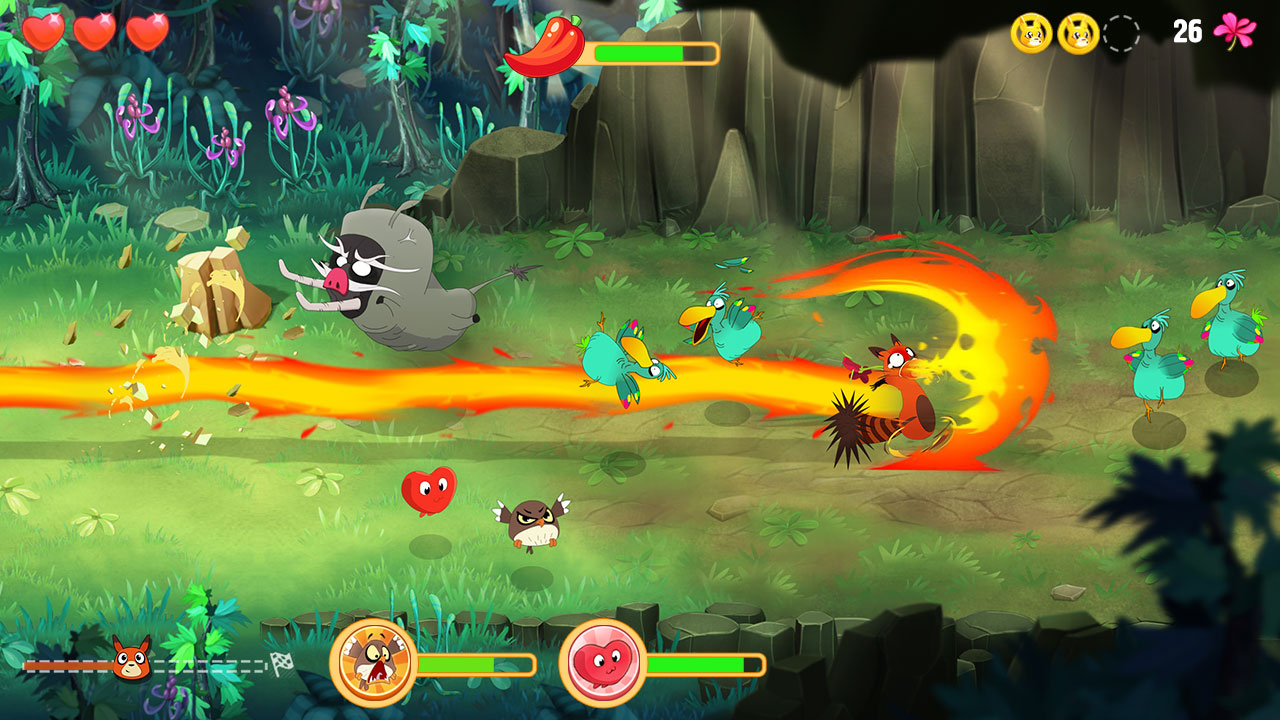This screenshot has width=1280, height=720.
Task: Select the red heart companion portrait
Action: pyautogui.click(x=602, y=663)
